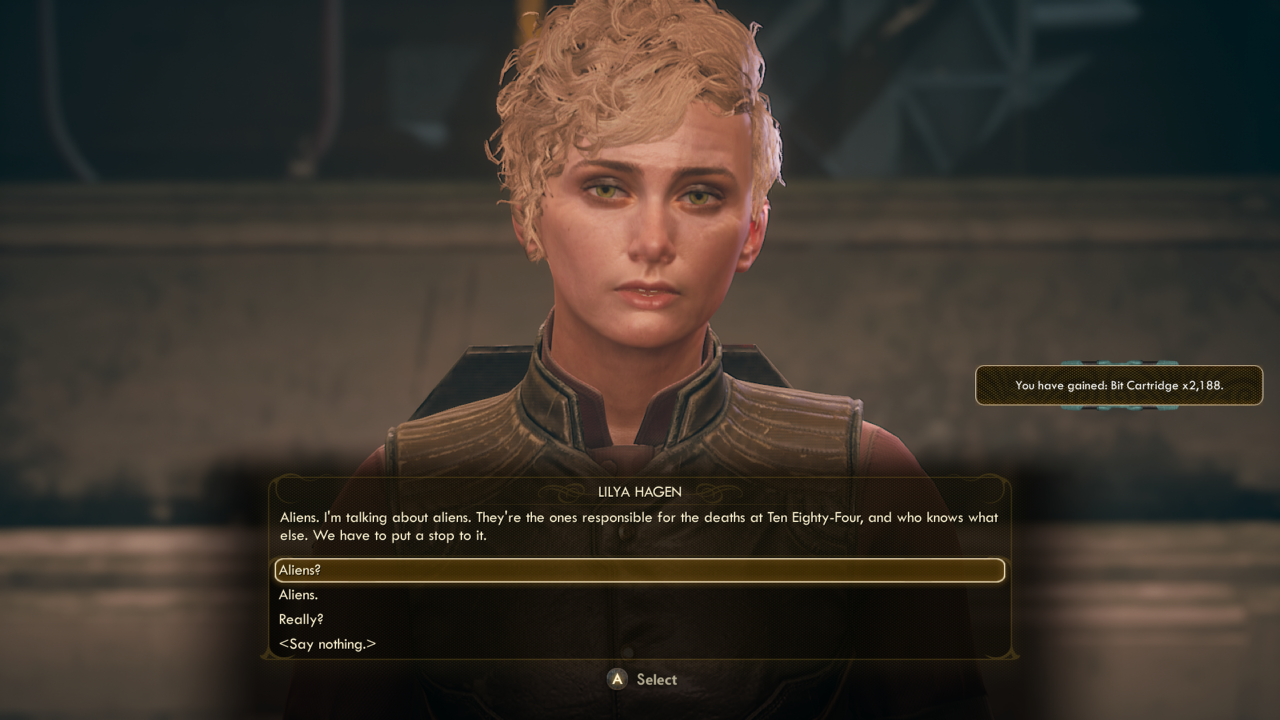This screenshot has height=720, width=1280.
Task: Choose the "<Say nothing.>" response
Action: point(327,644)
